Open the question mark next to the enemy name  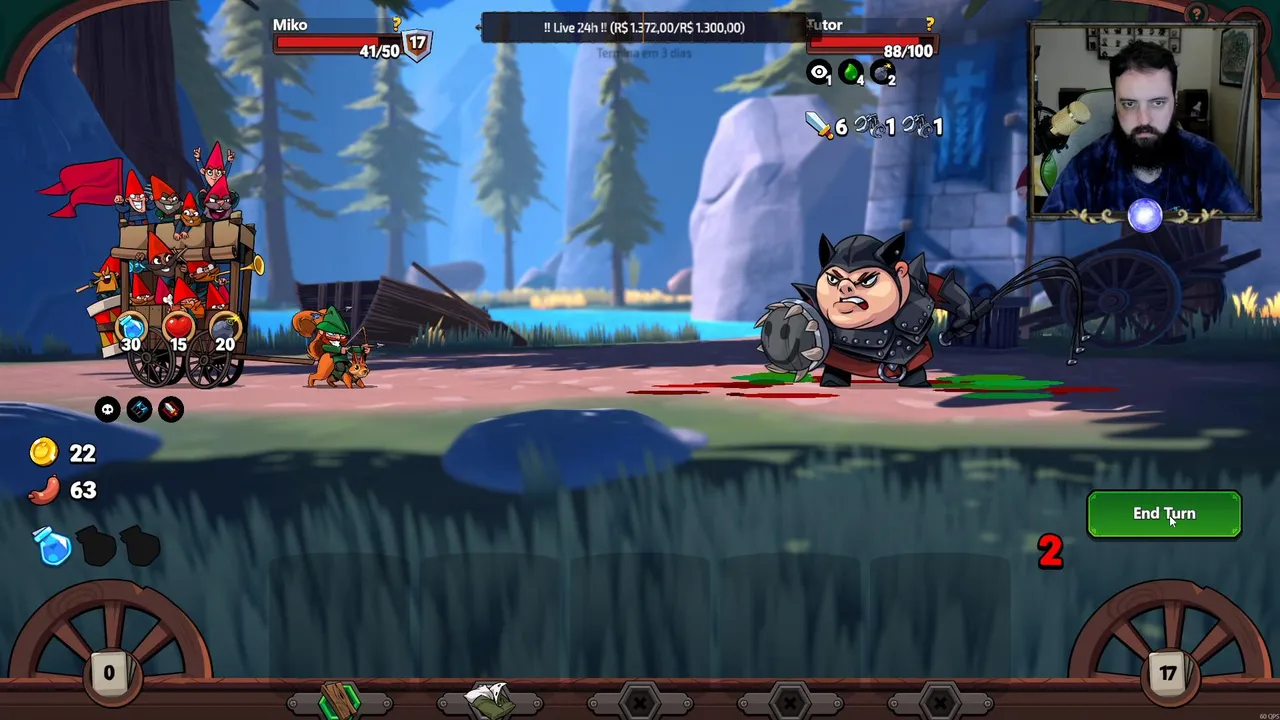click(x=930, y=24)
